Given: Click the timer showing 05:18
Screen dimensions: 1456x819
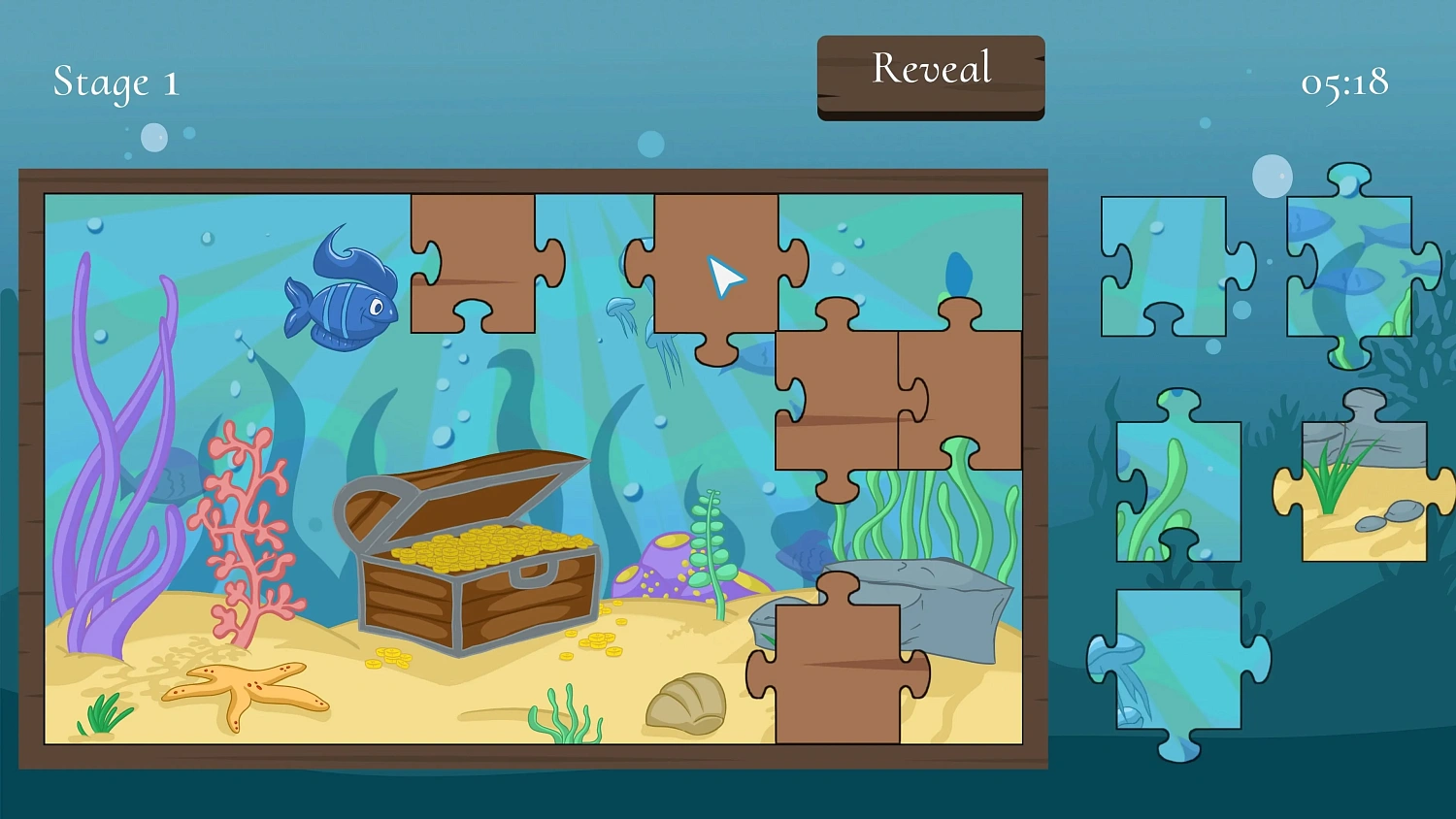Looking at the screenshot, I should [1345, 85].
